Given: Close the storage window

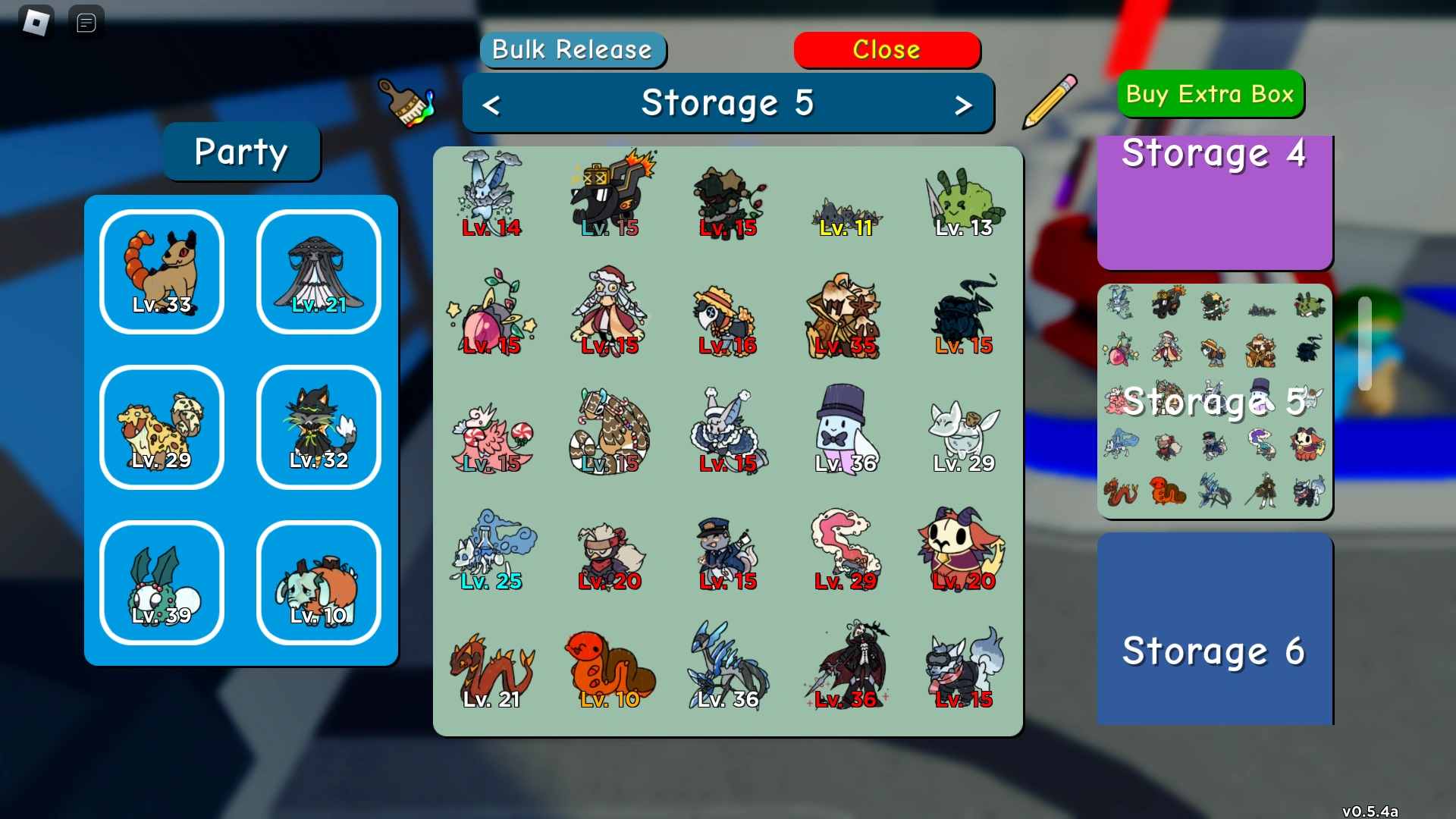Looking at the screenshot, I should (886, 50).
